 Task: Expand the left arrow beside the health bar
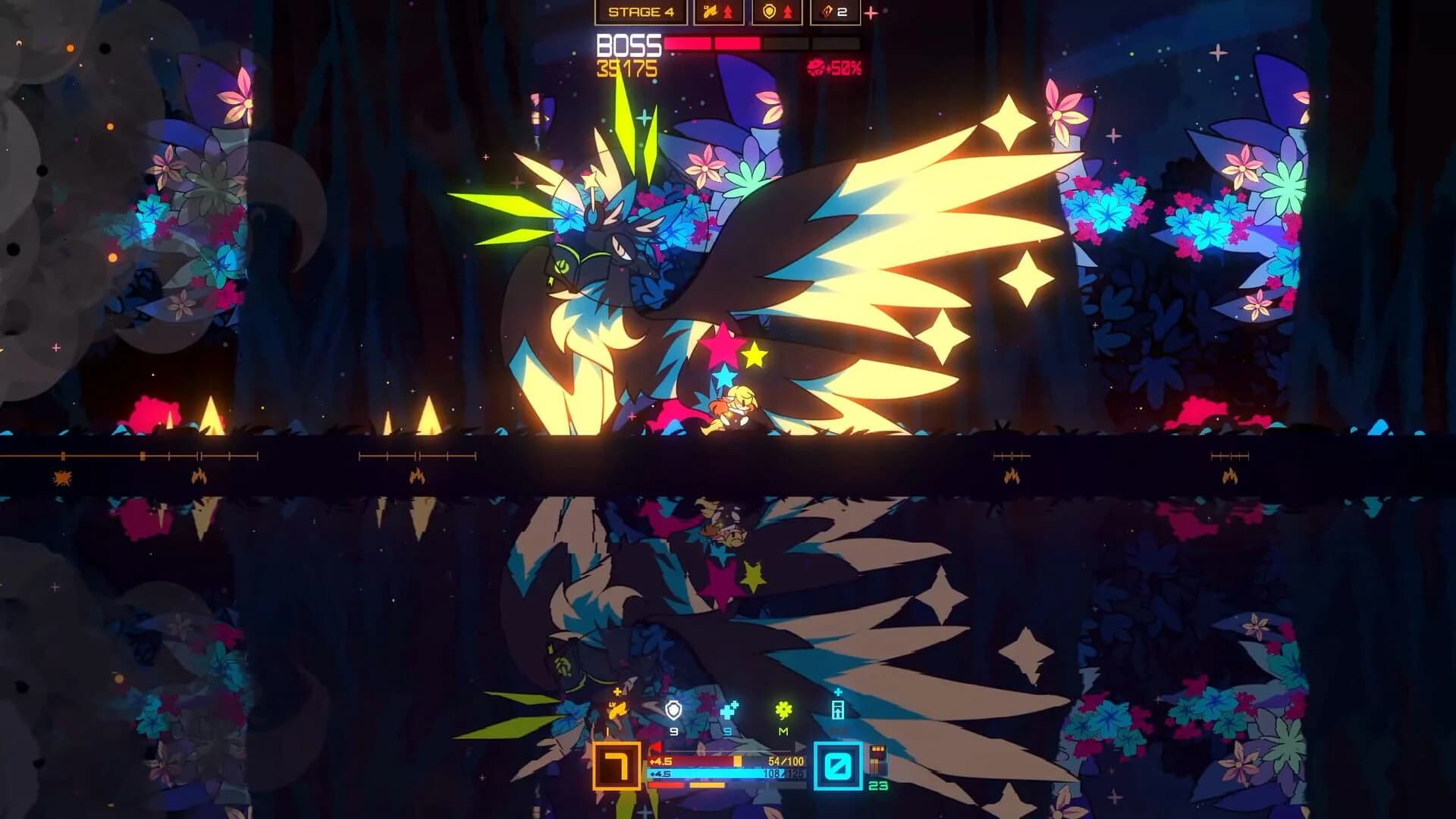tap(656, 746)
